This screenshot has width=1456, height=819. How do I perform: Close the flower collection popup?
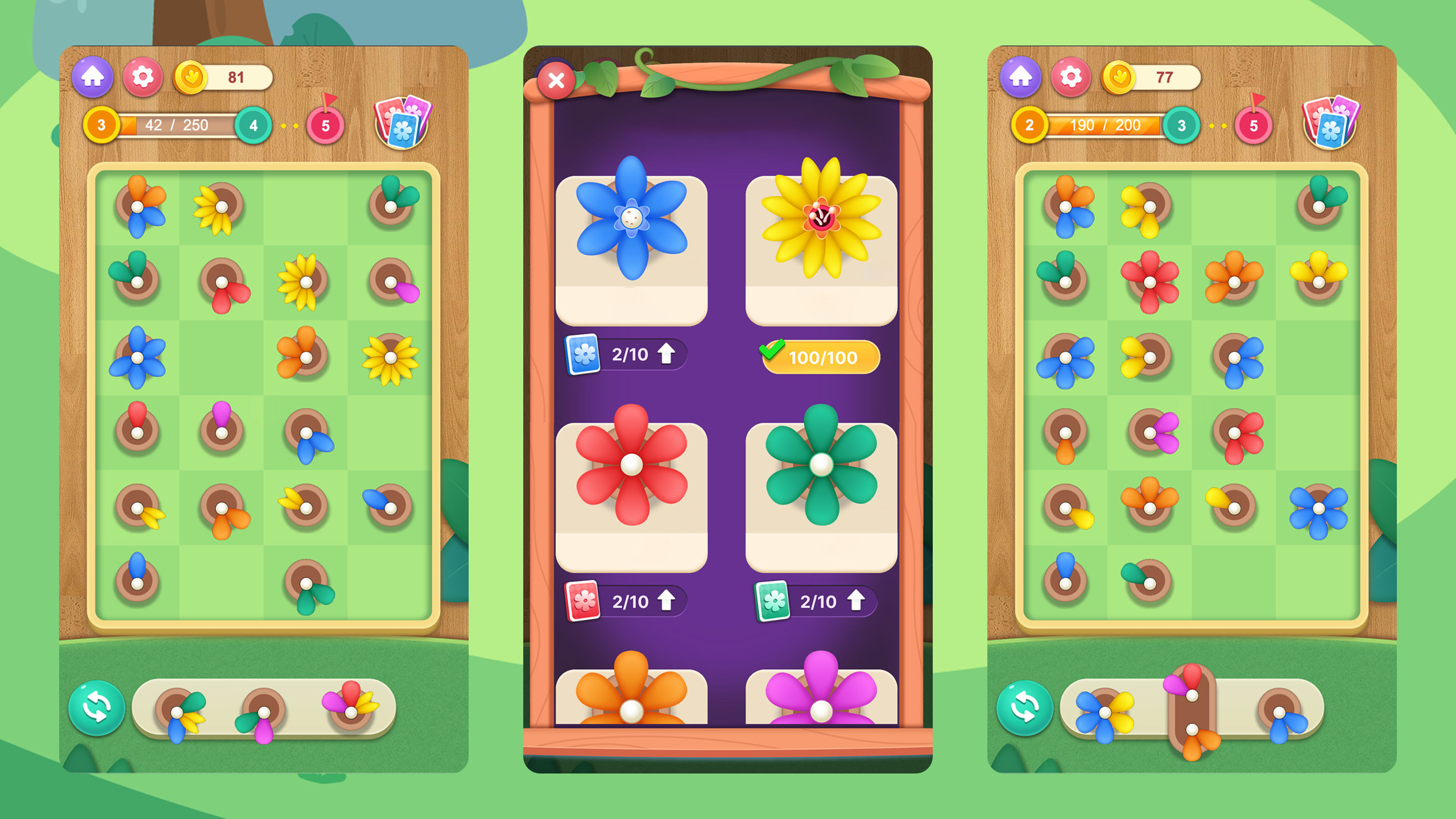click(x=556, y=81)
